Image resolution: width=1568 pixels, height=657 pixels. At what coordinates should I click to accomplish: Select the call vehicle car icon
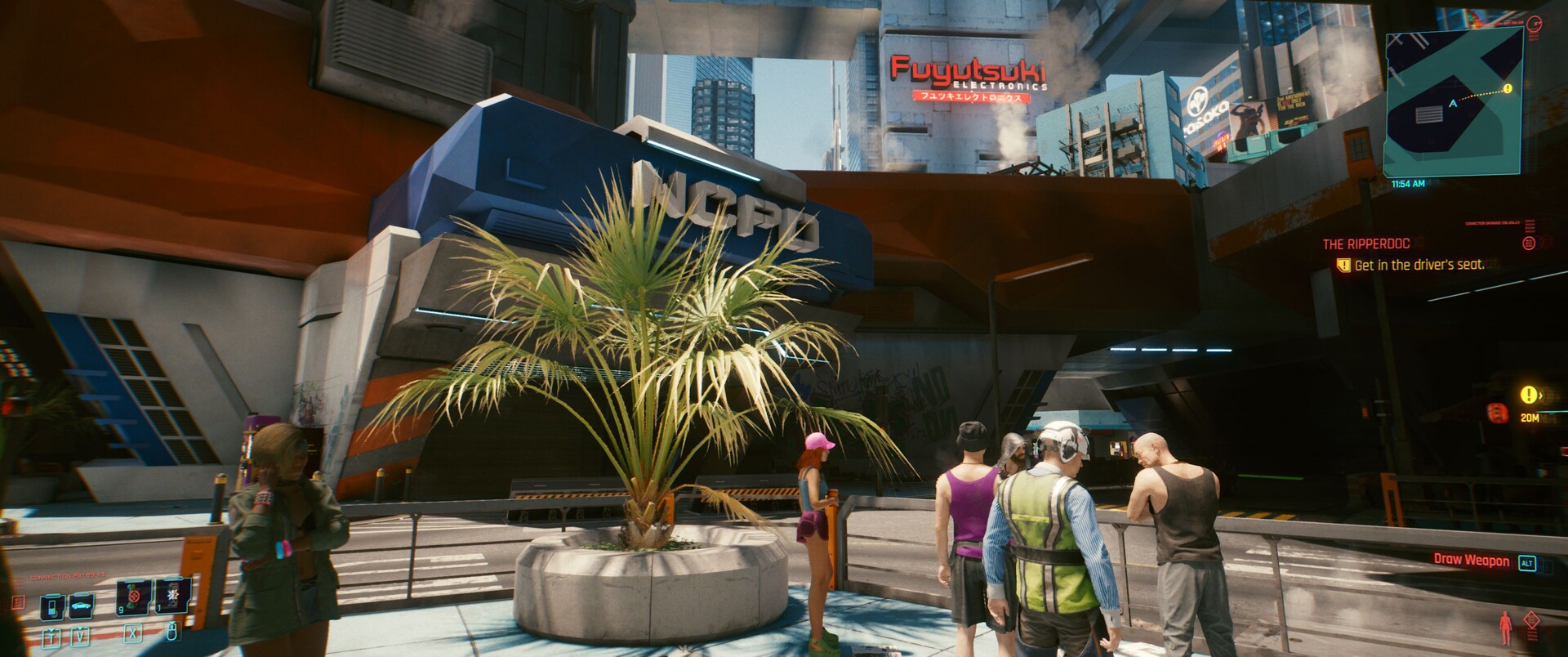pos(81,606)
